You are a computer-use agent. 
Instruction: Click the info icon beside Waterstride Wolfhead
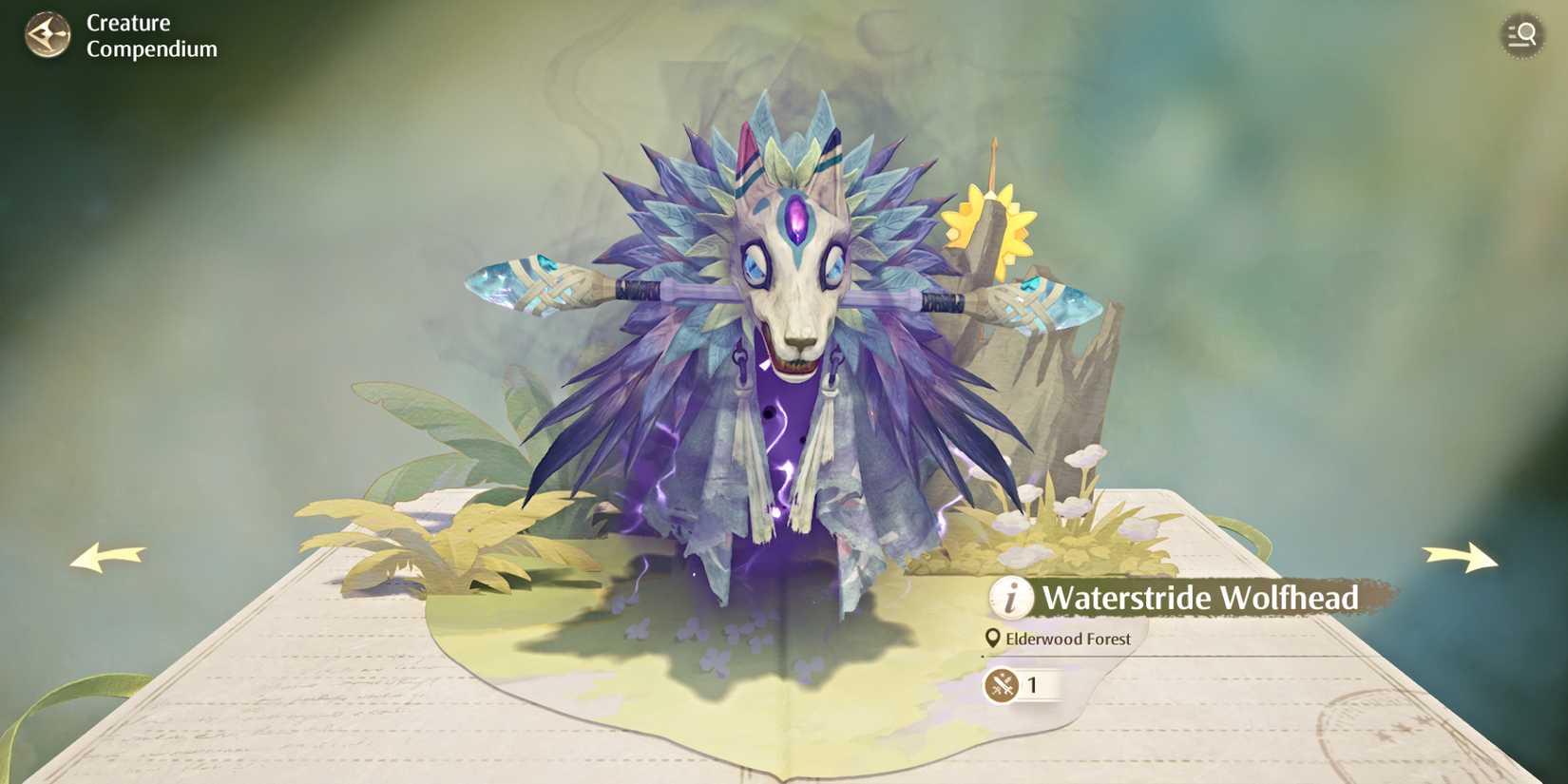(x=1009, y=599)
